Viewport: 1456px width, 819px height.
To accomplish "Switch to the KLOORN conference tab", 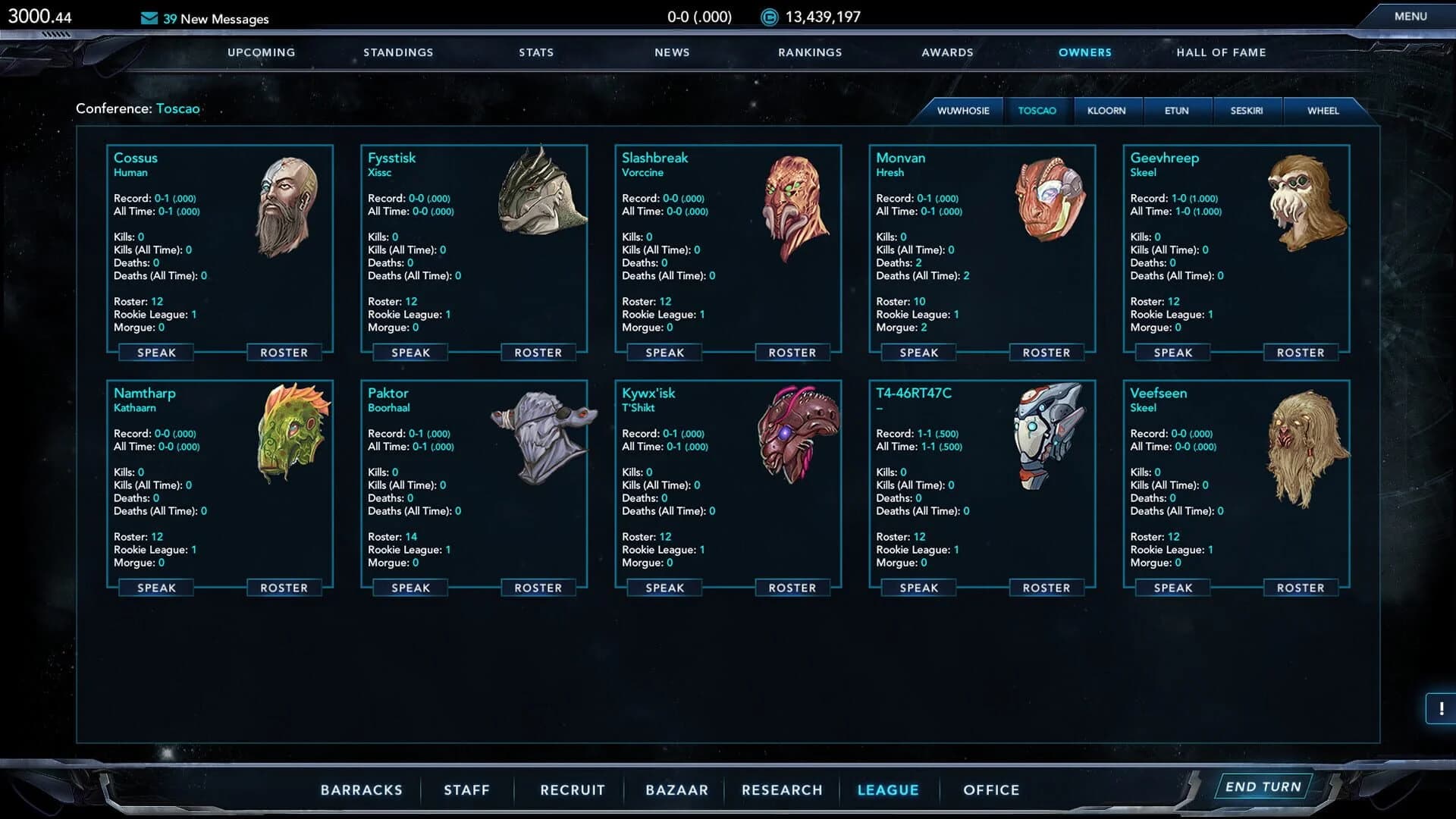I will tap(1108, 111).
